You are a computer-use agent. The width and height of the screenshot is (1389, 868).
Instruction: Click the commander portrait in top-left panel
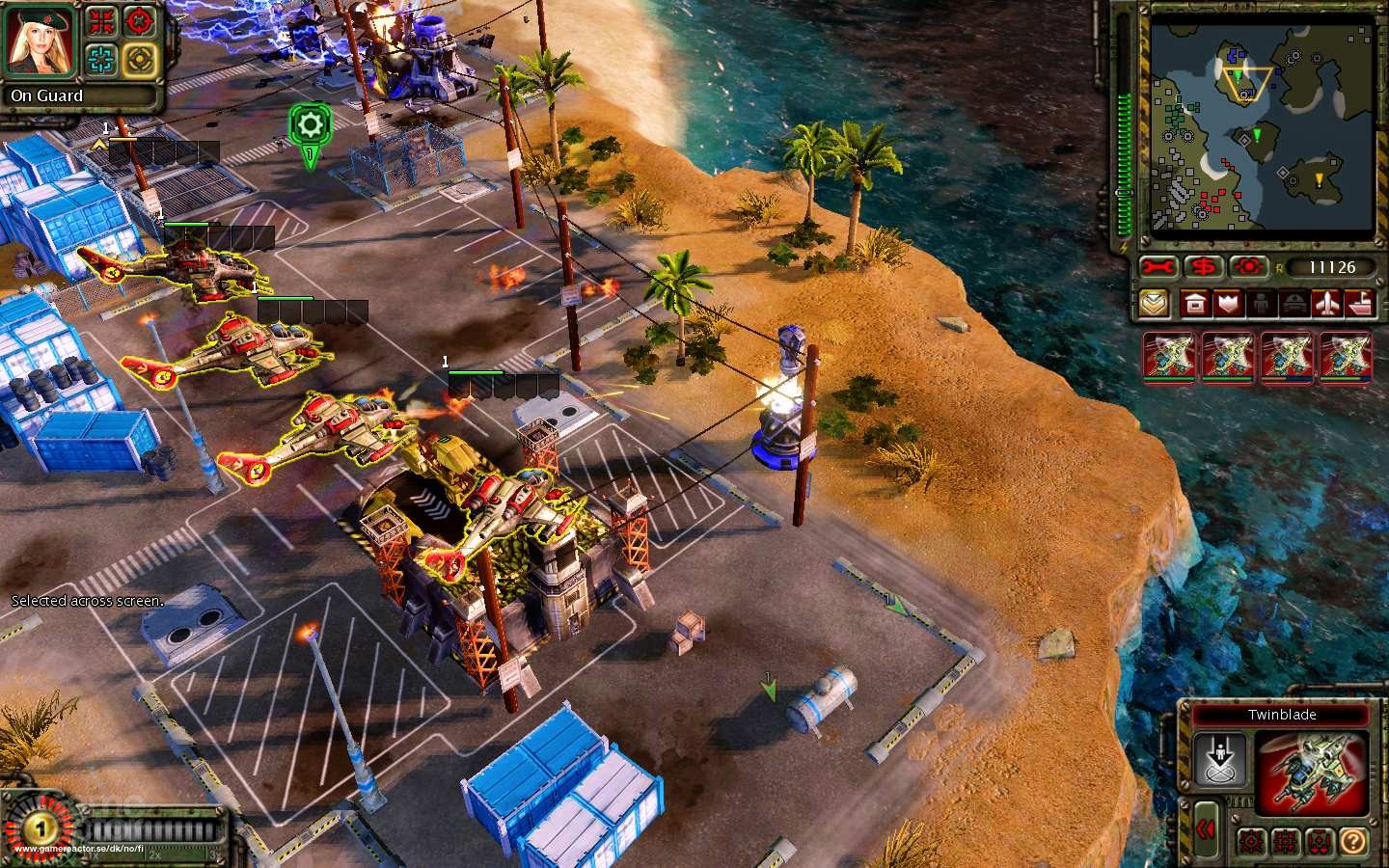[x=39, y=41]
